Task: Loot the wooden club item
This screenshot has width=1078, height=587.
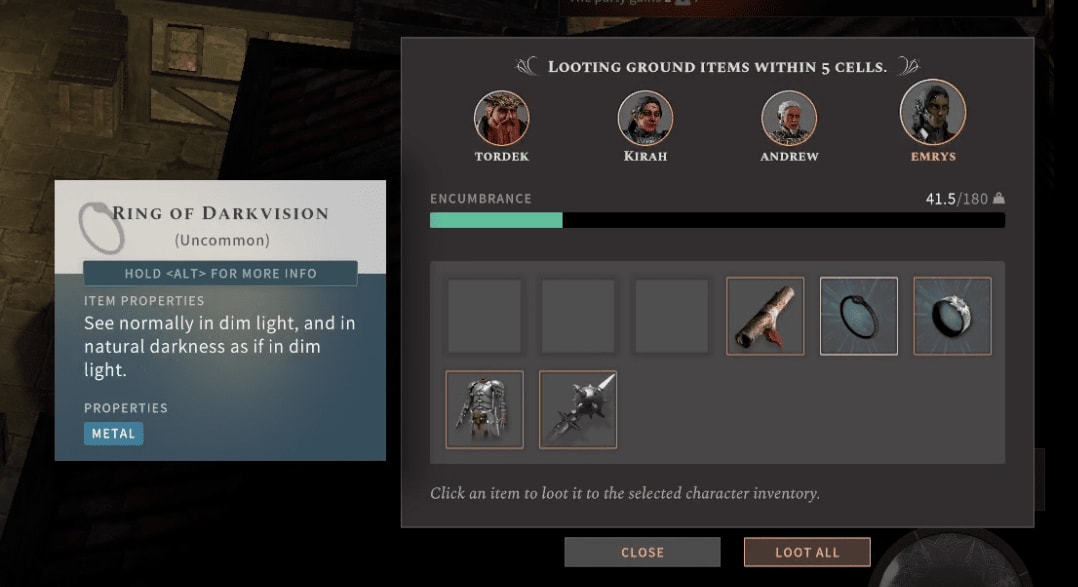Action: [765, 316]
